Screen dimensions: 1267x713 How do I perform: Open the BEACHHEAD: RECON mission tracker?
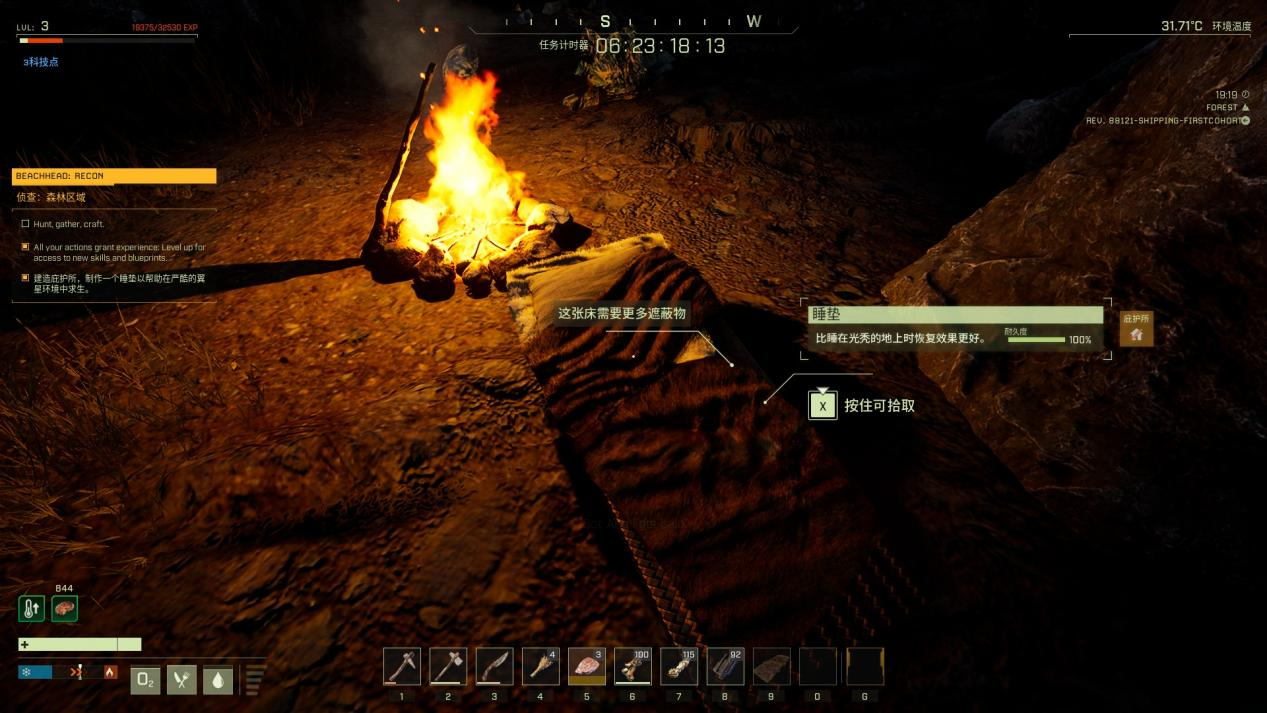tap(114, 176)
